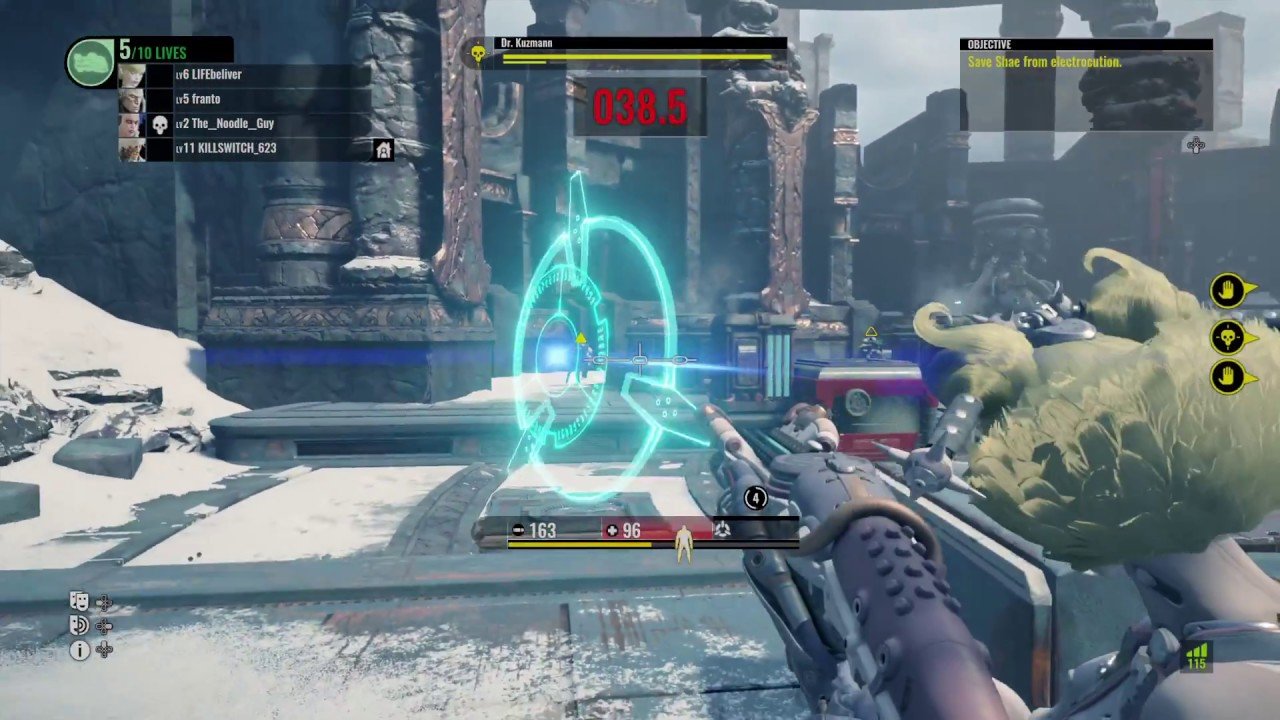The image size is (1280, 720).
Task: Select the yellow skull target marker
Action: [1228, 338]
